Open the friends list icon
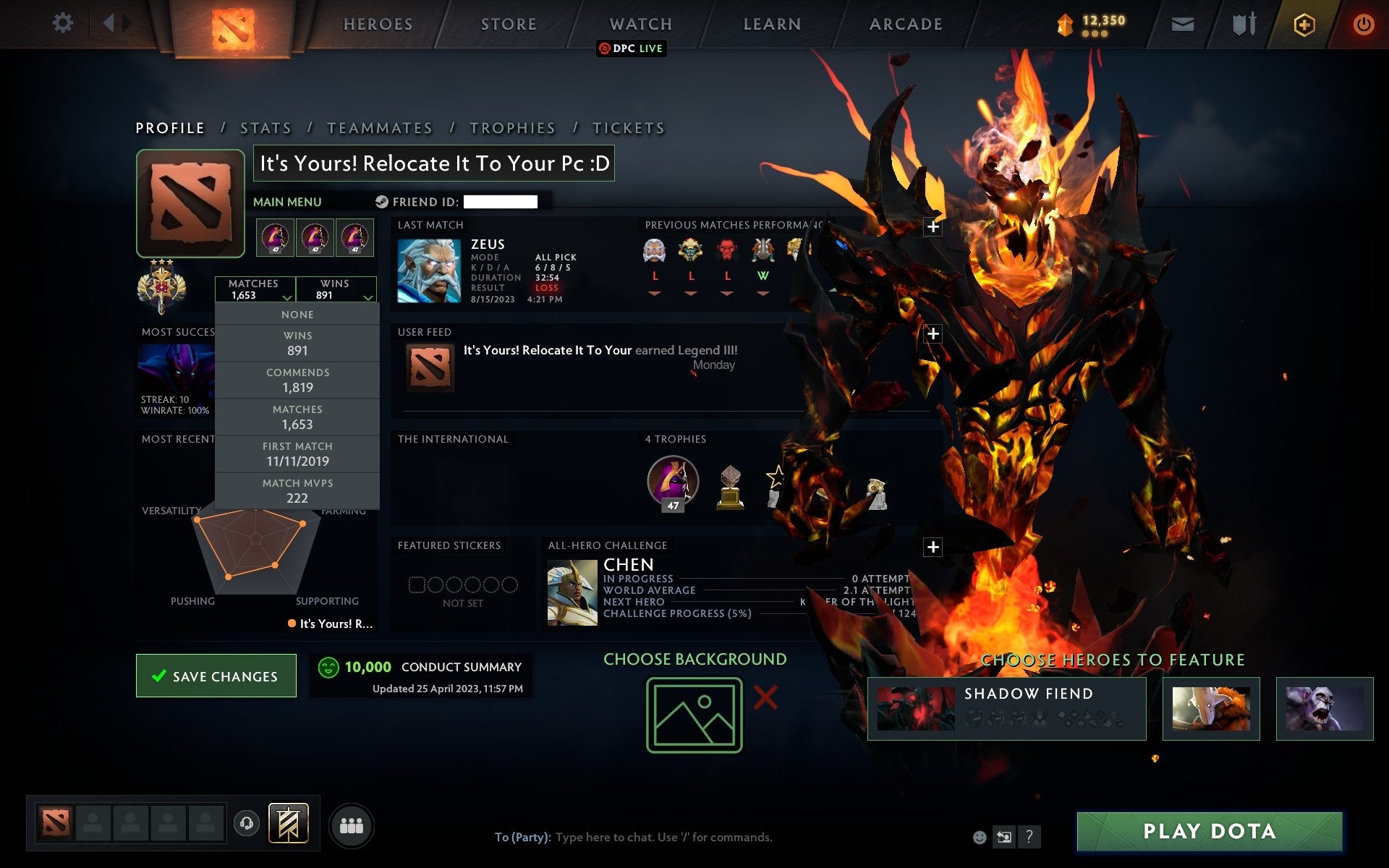The height and width of the screenshot is (868, 1389). pos(351,825)
